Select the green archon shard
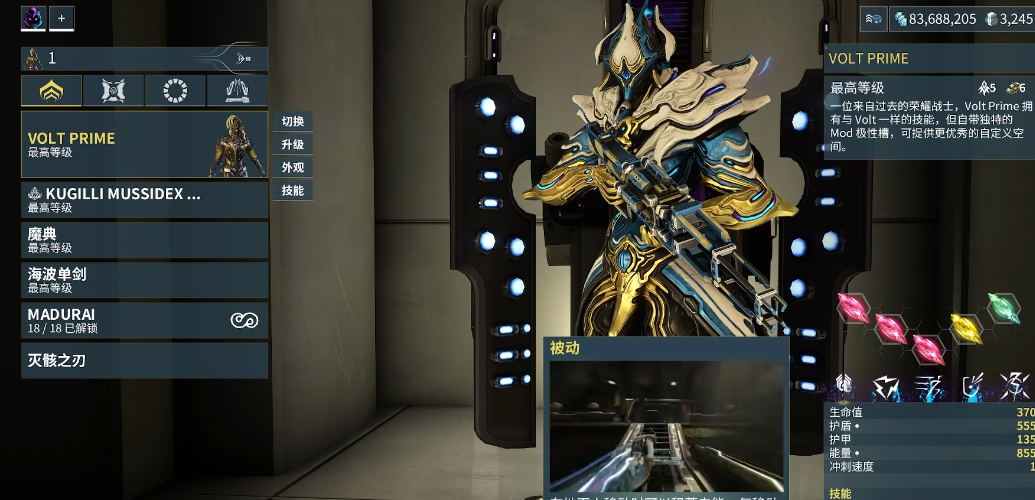1035x500 pixels. 1003,307
